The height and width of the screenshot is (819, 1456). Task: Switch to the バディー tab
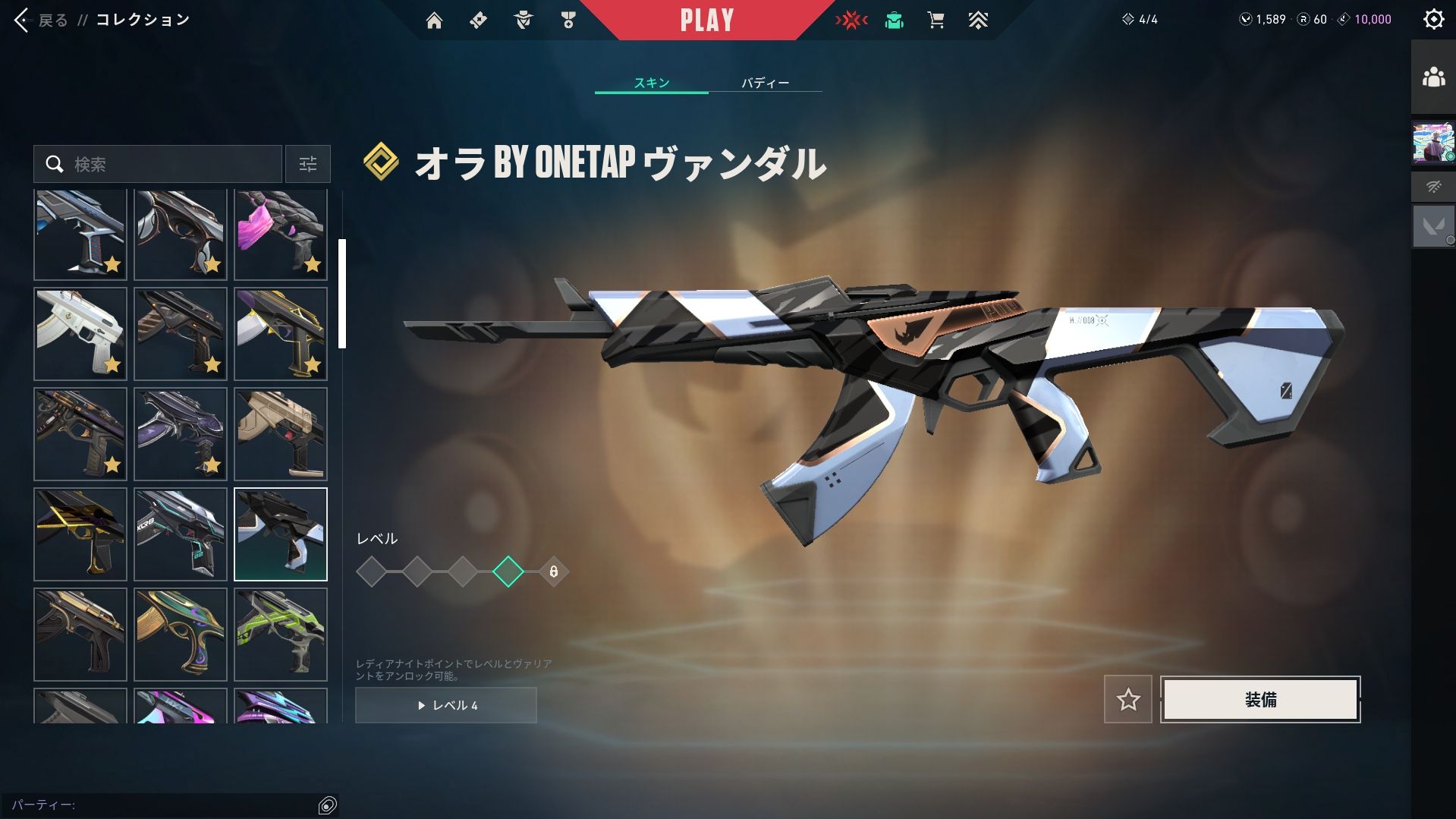click(x=765, y=82)
